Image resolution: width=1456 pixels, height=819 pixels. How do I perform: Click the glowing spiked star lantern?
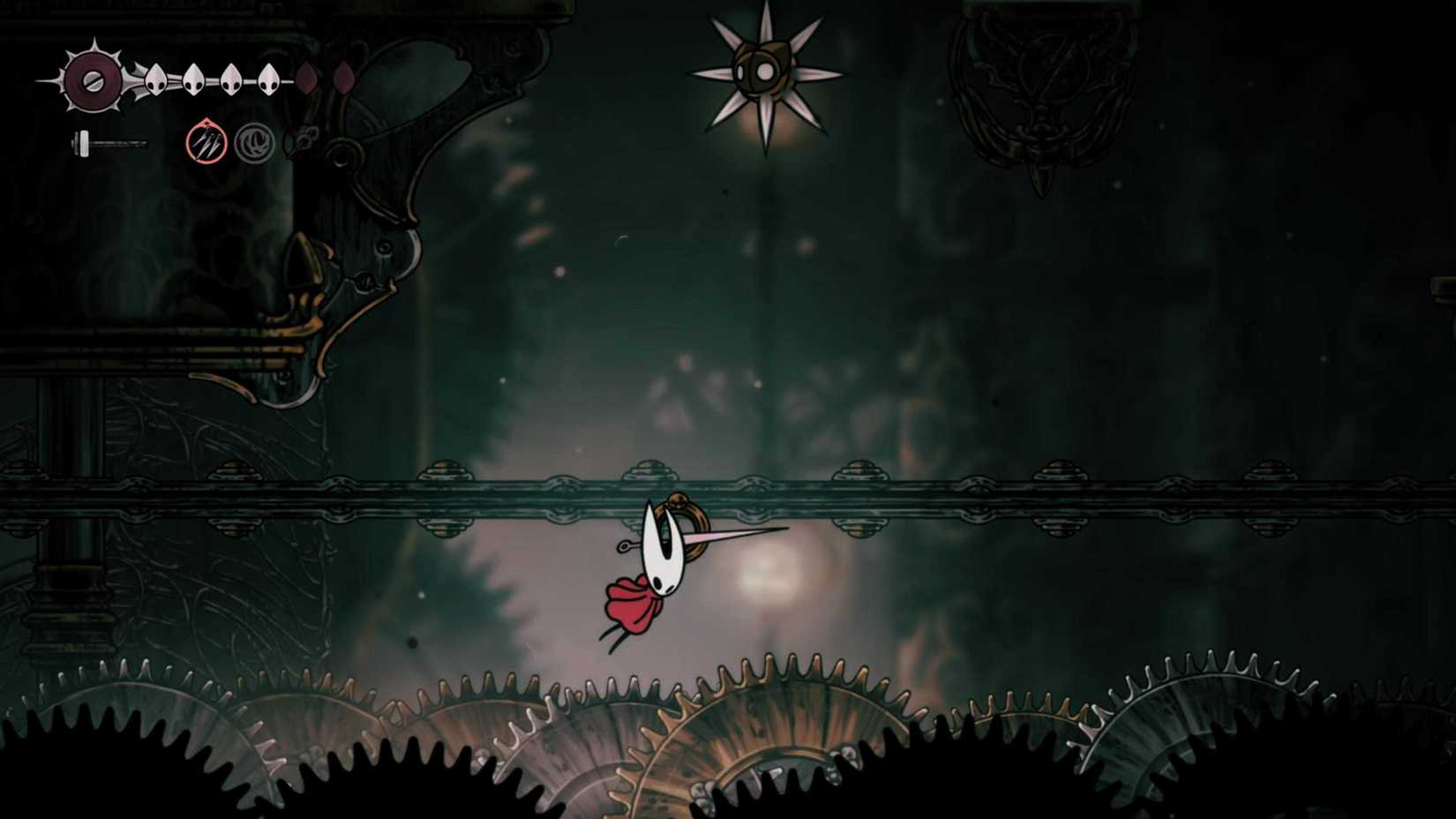click(x=764, y=72)
